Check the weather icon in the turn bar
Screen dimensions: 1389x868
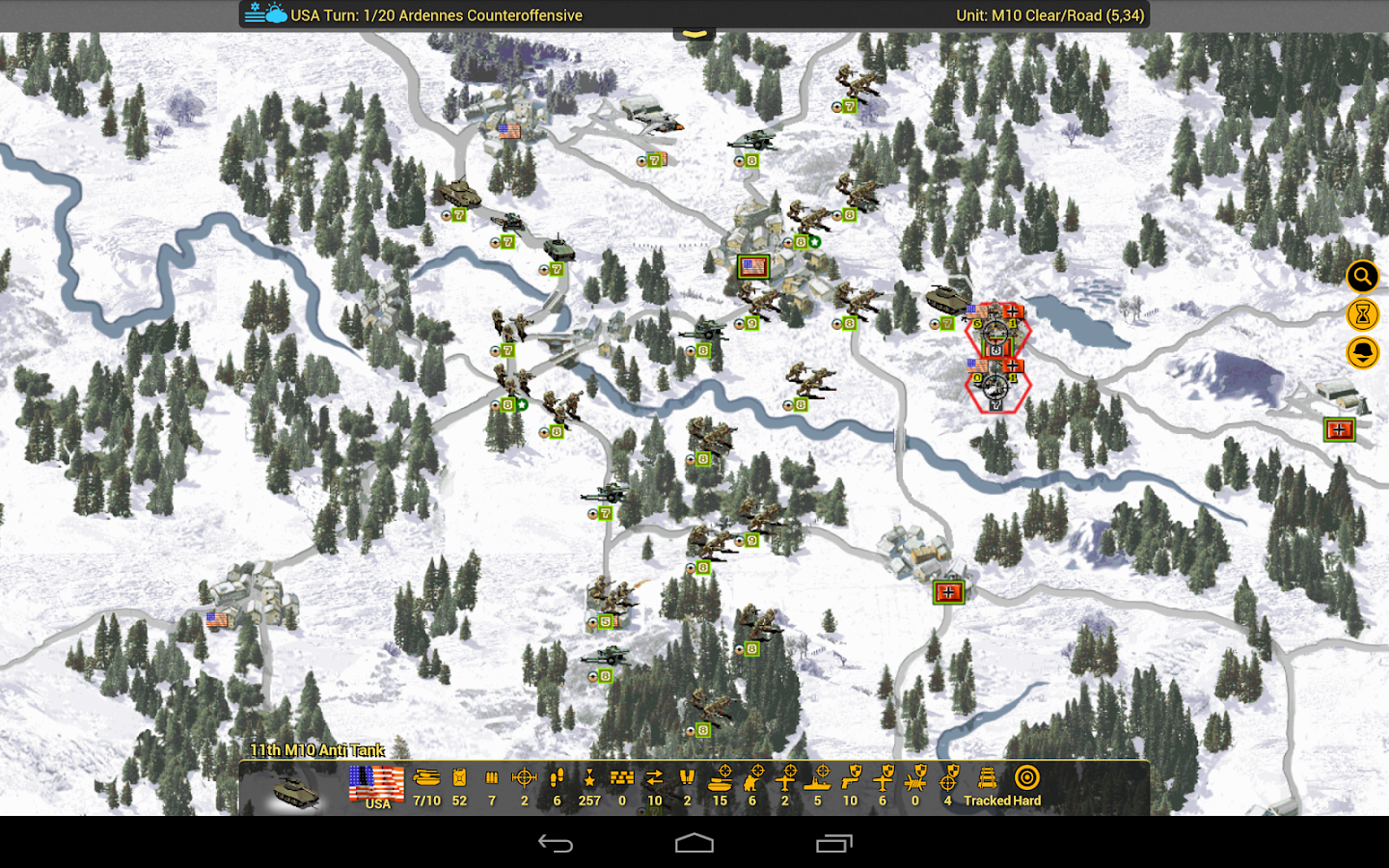pos(266,14)
